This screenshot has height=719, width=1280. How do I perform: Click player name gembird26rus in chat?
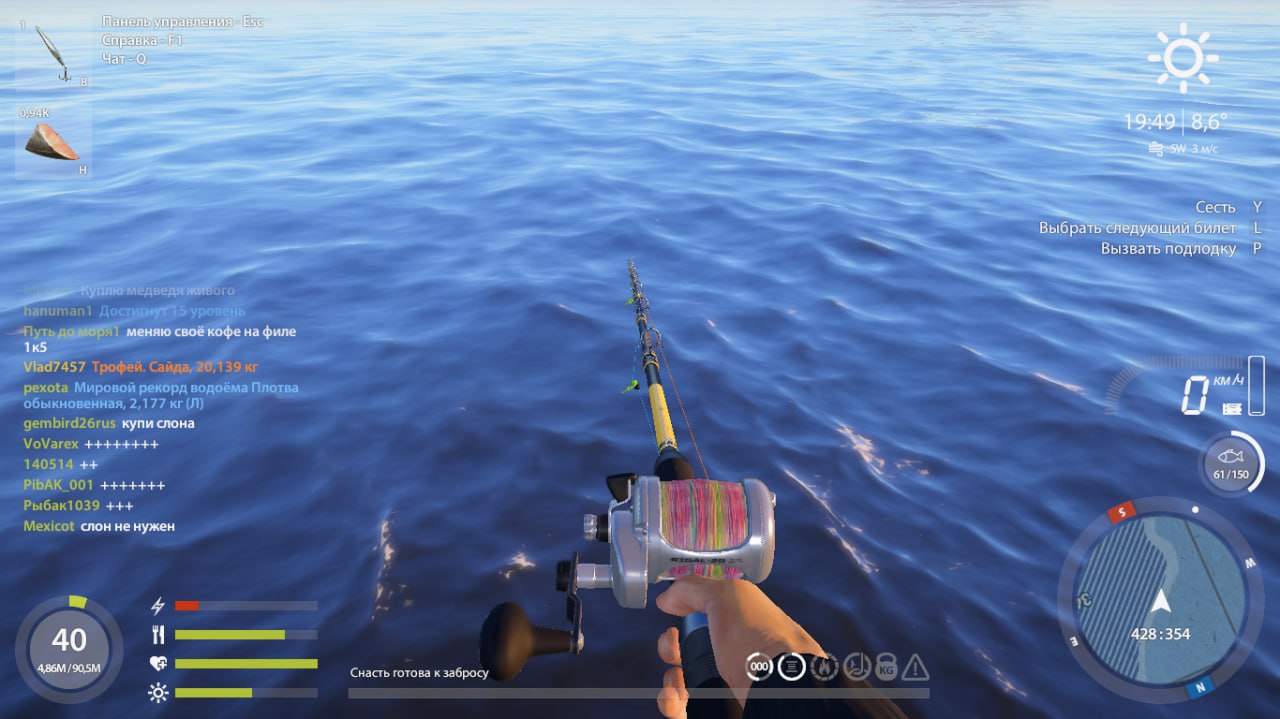(69, 423)
